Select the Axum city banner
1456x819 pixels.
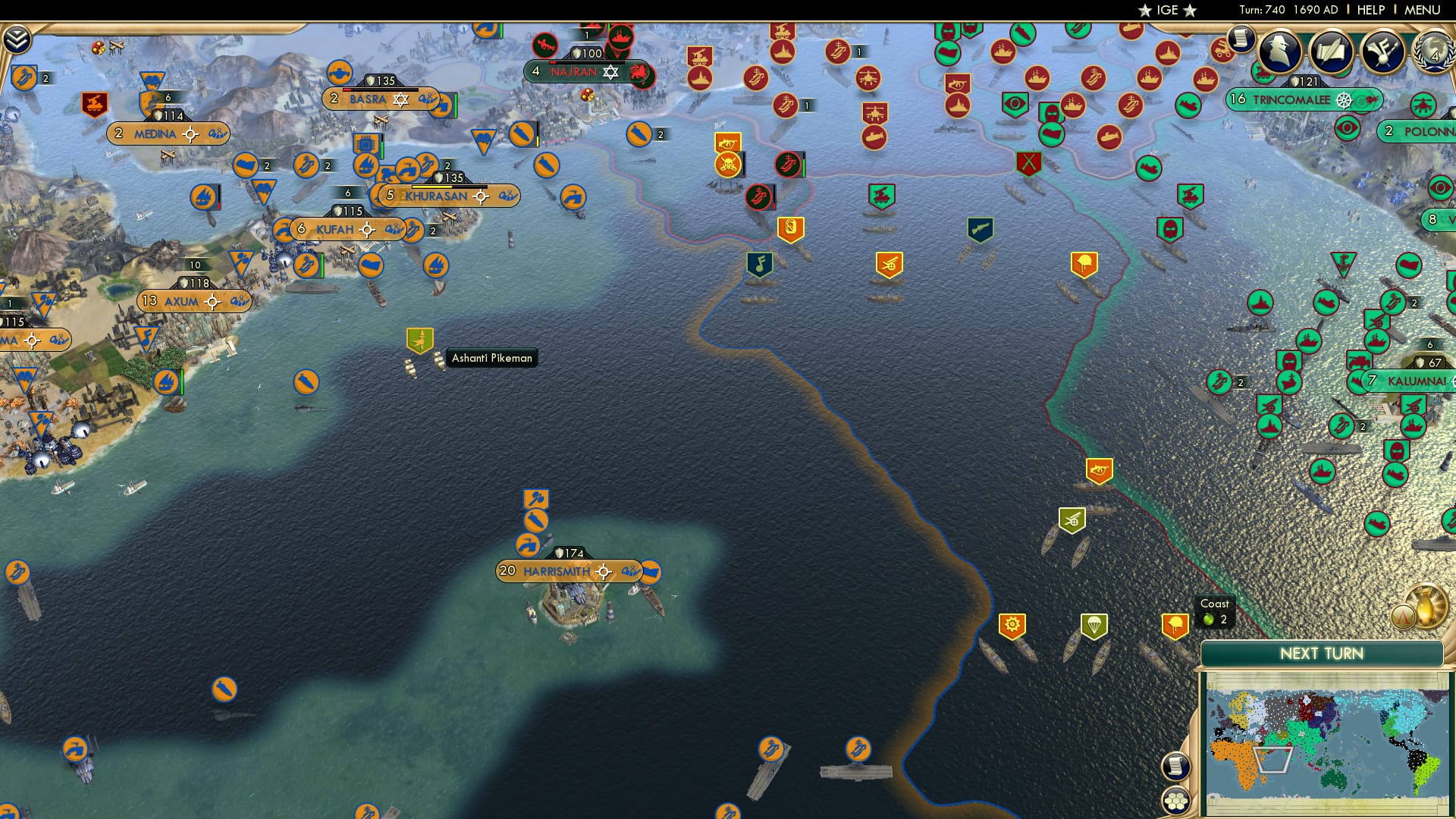182,301
